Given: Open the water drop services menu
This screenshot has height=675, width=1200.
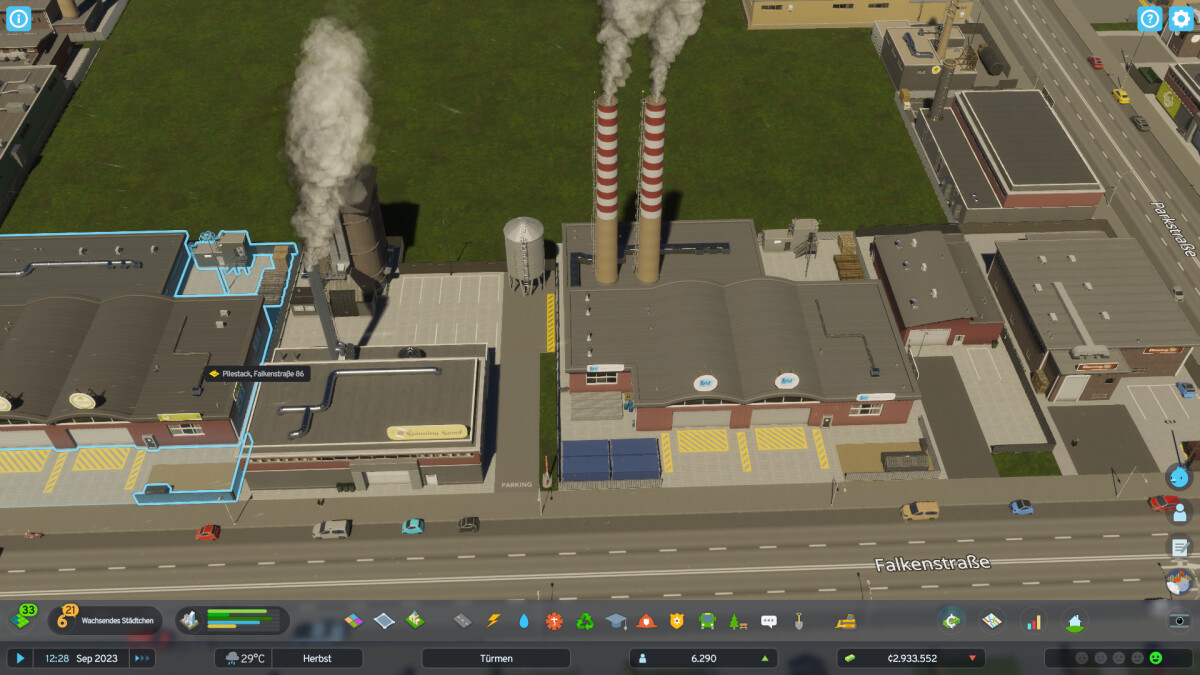Looking at the screenshot, I should pyautogui.click(x=524, y=621).
